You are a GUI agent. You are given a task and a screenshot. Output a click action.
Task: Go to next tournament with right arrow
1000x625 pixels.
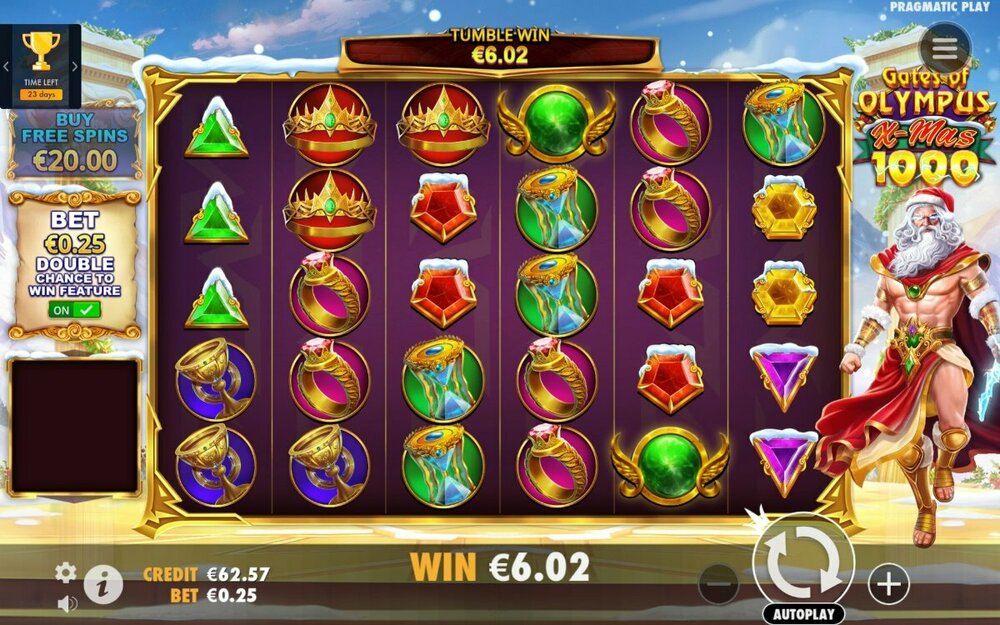coord(74,67)
